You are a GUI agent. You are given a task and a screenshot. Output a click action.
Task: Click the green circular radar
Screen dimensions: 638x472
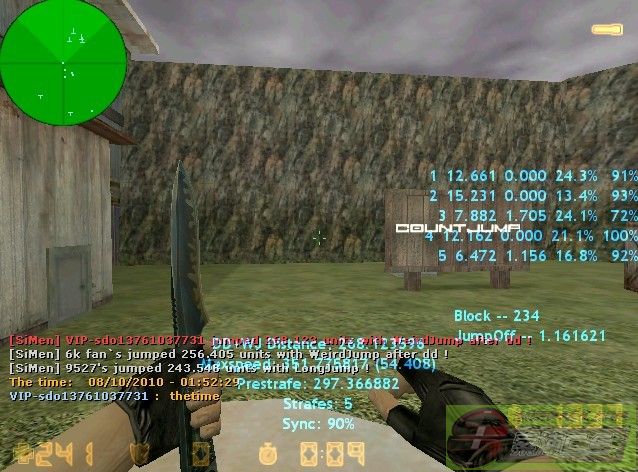[x=63, y=62]
